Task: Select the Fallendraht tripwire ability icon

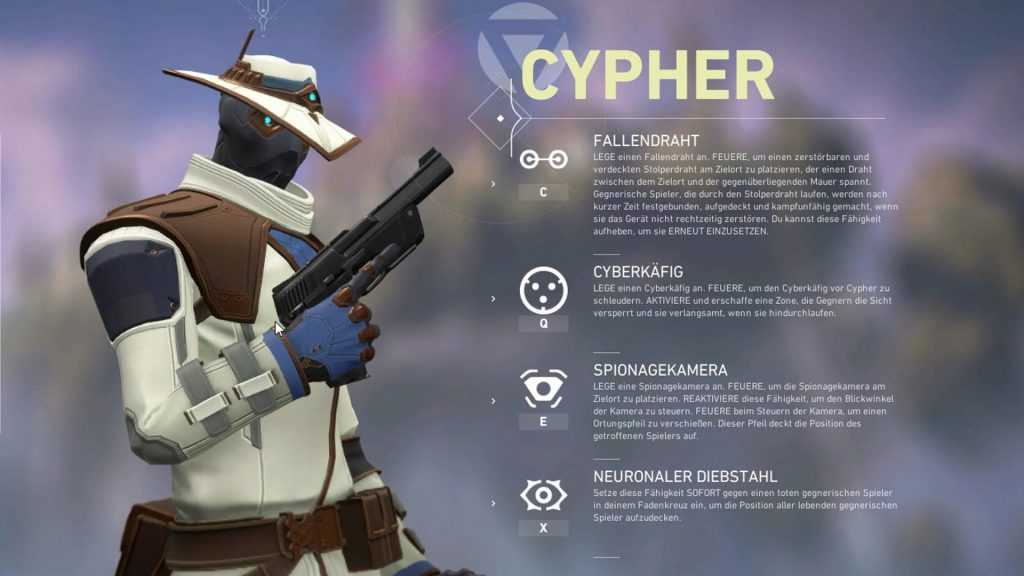Action: 543,159
